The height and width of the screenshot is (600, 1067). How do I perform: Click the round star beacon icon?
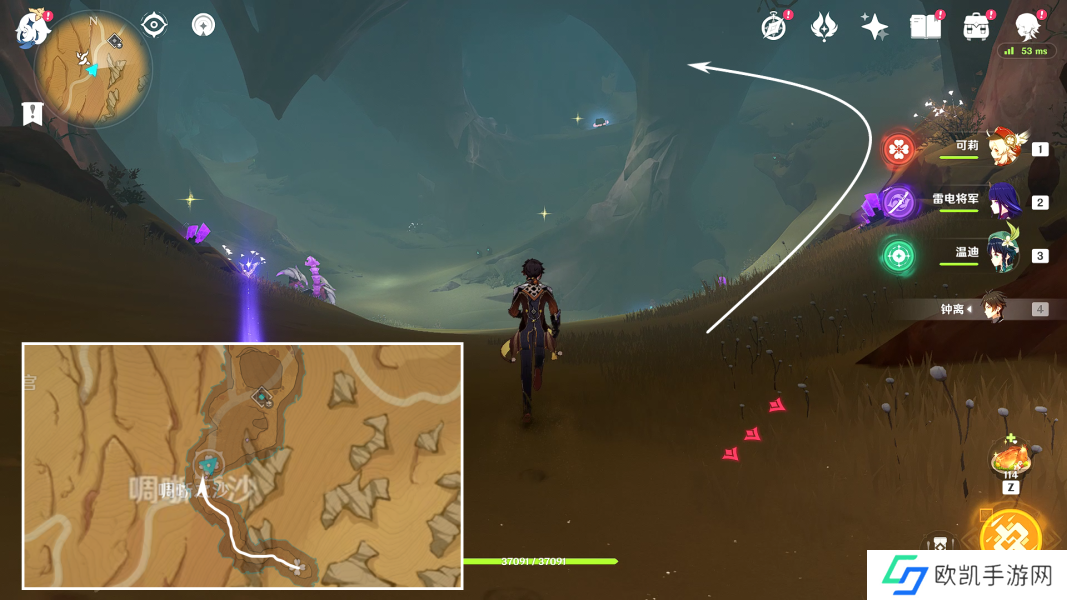tap(204, 25)
